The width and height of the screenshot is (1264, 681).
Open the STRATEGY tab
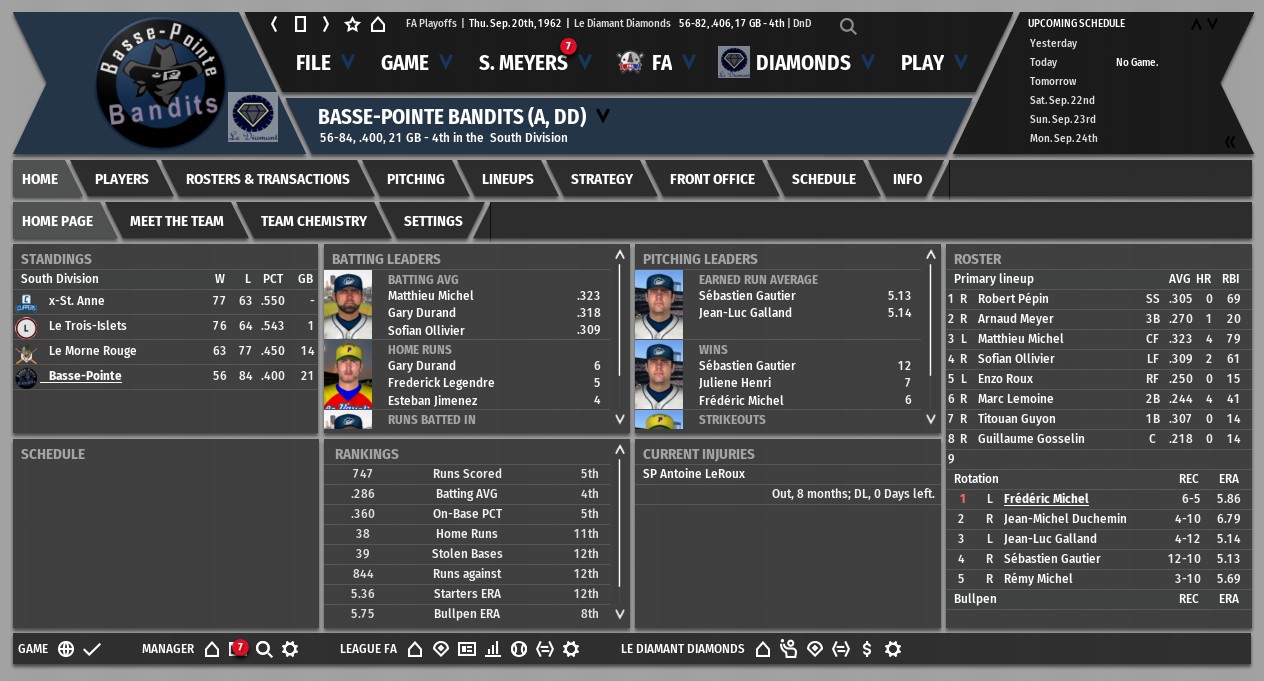[x=601, y=179]
